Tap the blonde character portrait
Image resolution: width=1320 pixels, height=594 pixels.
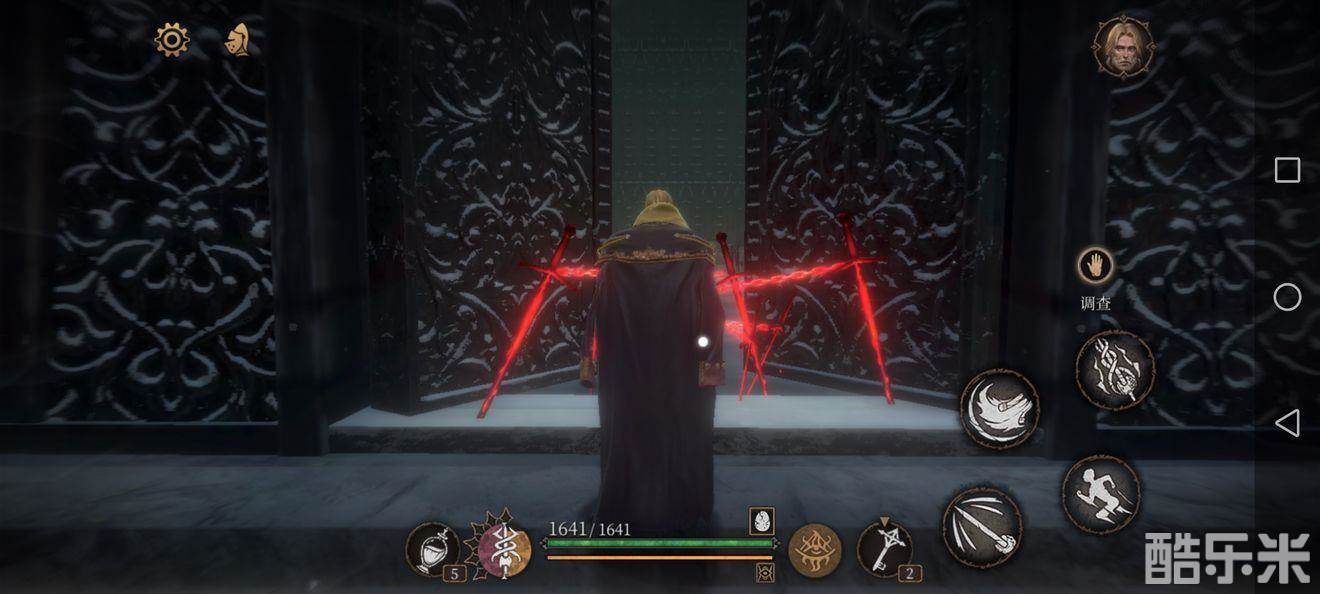tap(1122, 46)
